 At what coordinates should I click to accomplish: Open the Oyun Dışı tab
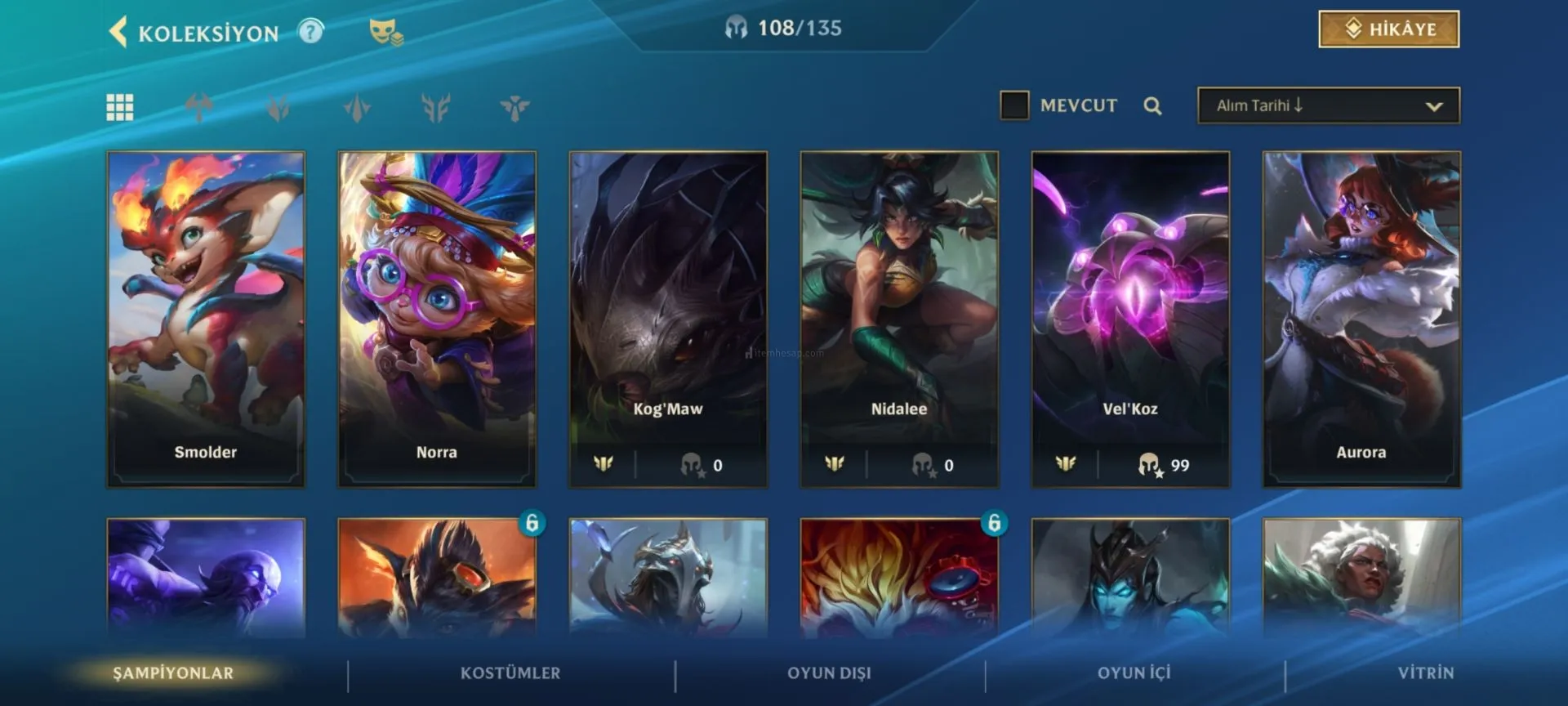(829, 673)
